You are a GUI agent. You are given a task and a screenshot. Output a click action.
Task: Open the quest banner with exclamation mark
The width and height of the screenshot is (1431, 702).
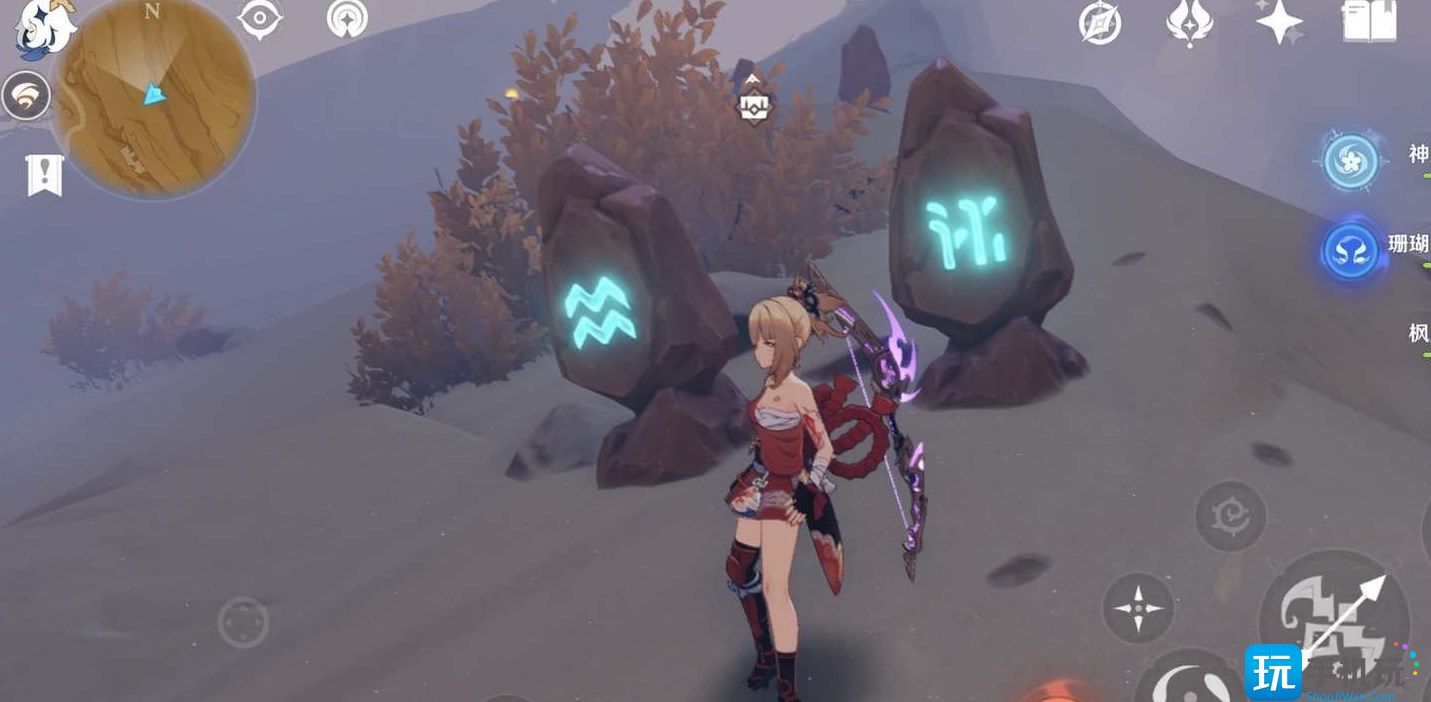pos(45,176)
